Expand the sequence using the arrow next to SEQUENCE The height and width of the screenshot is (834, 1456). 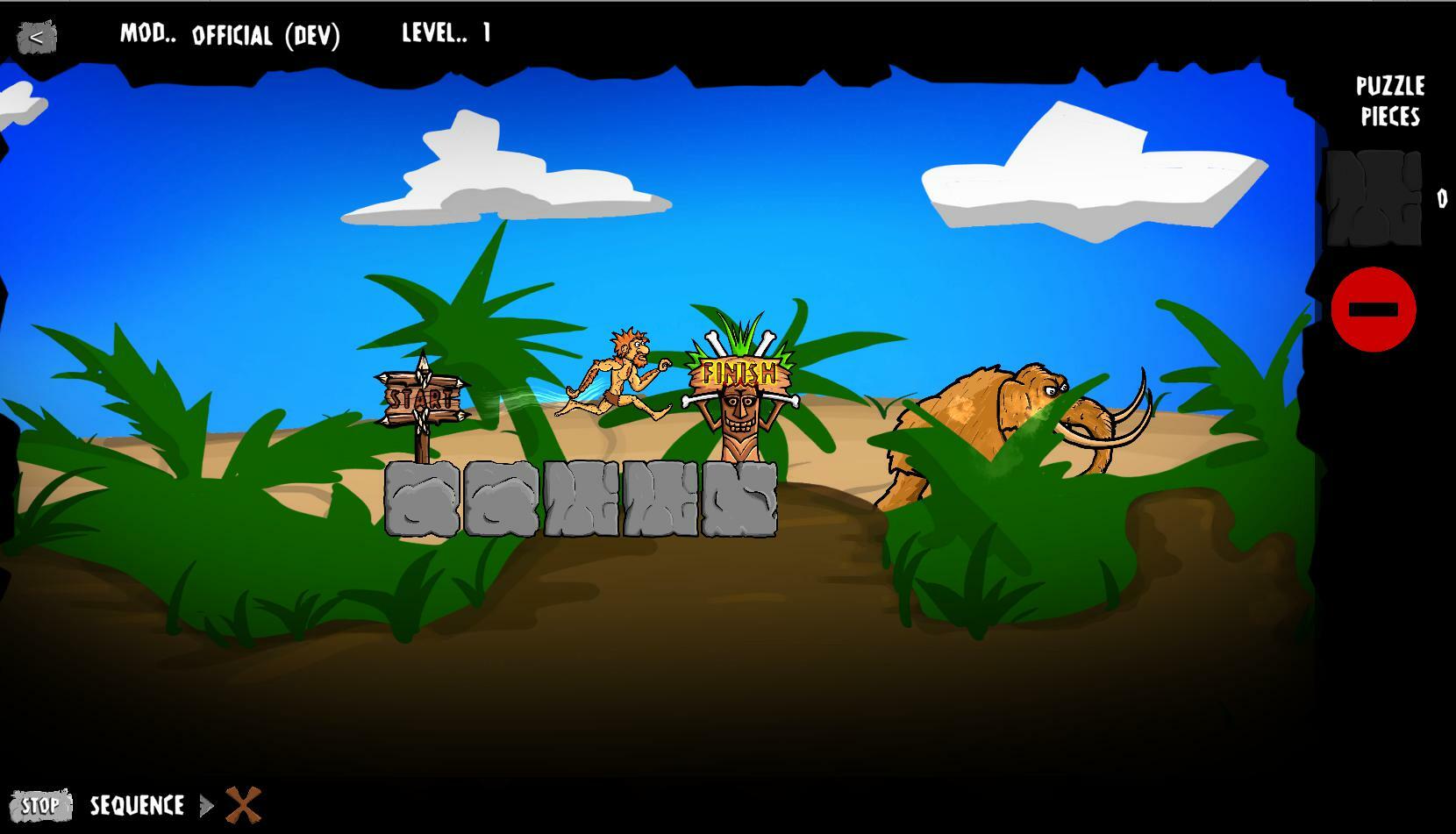(x=208, y=805)
